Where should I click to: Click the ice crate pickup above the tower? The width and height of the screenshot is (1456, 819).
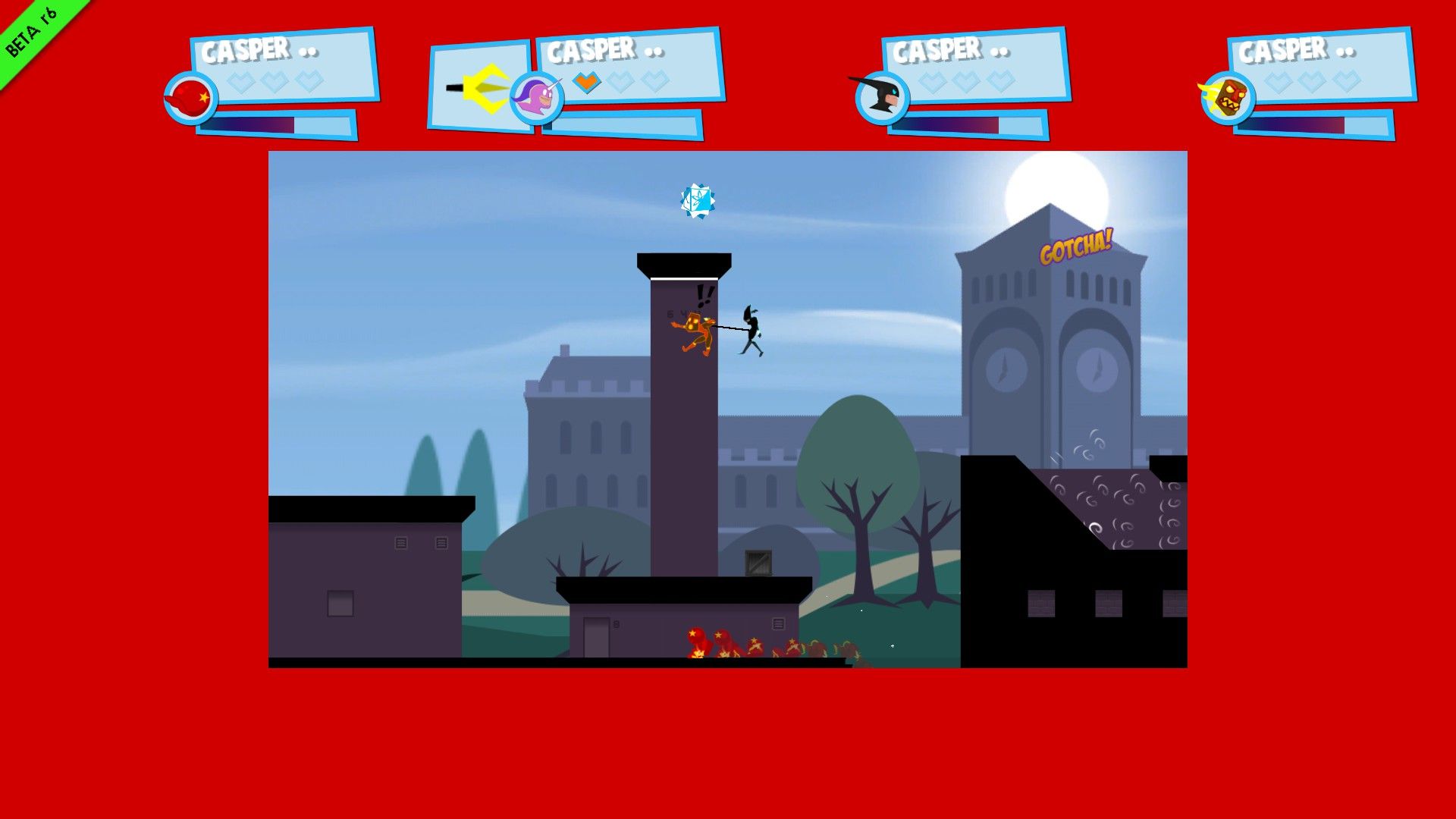pyautogui.click(x=698, y=200)
